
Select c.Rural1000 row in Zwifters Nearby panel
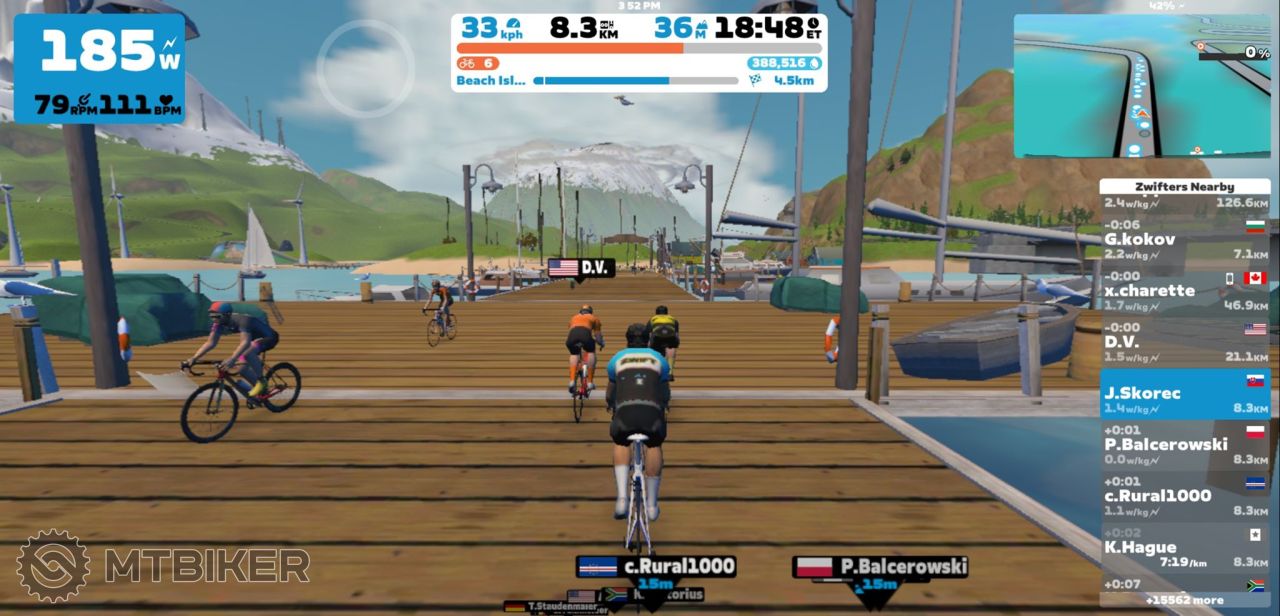(x=1185, y=496)
